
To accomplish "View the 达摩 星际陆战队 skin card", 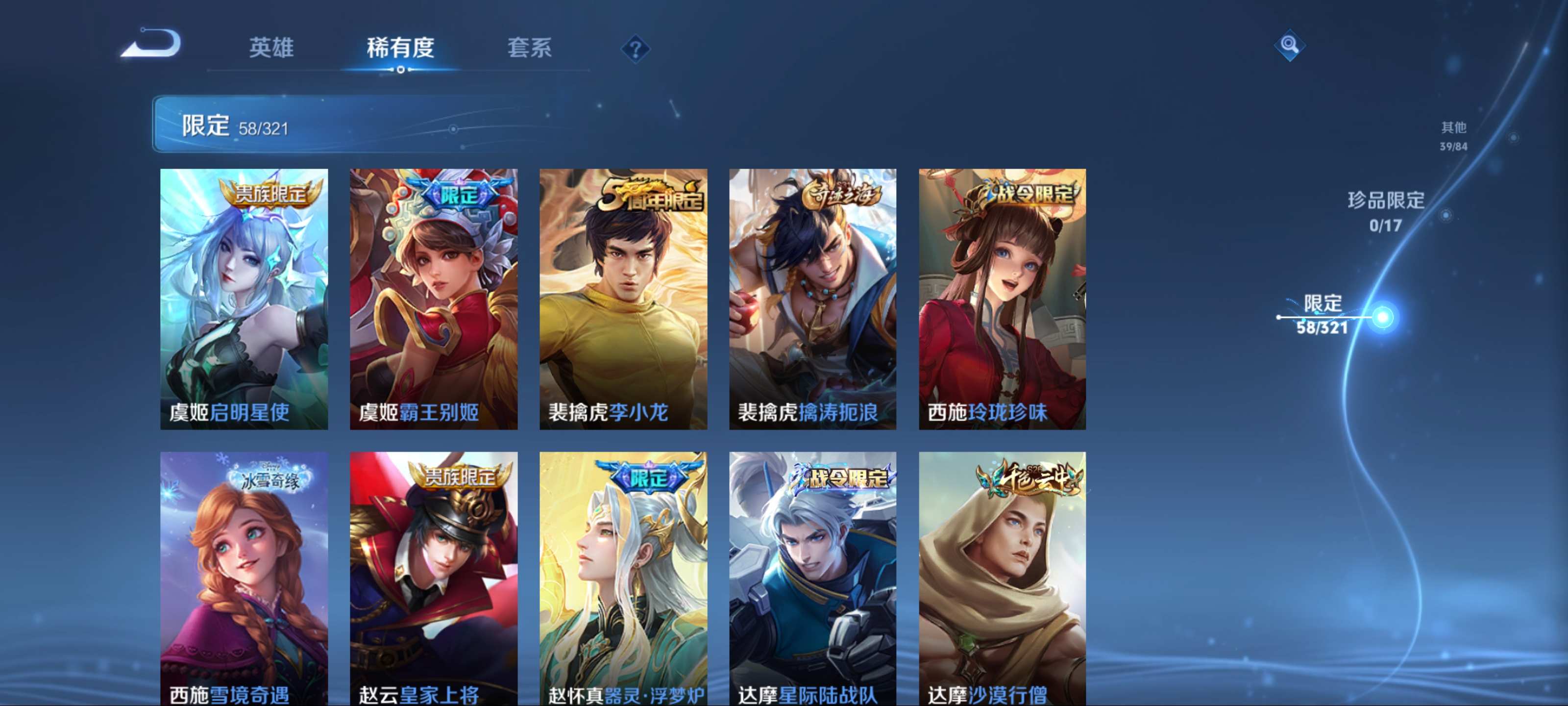I will click(812, 579).
